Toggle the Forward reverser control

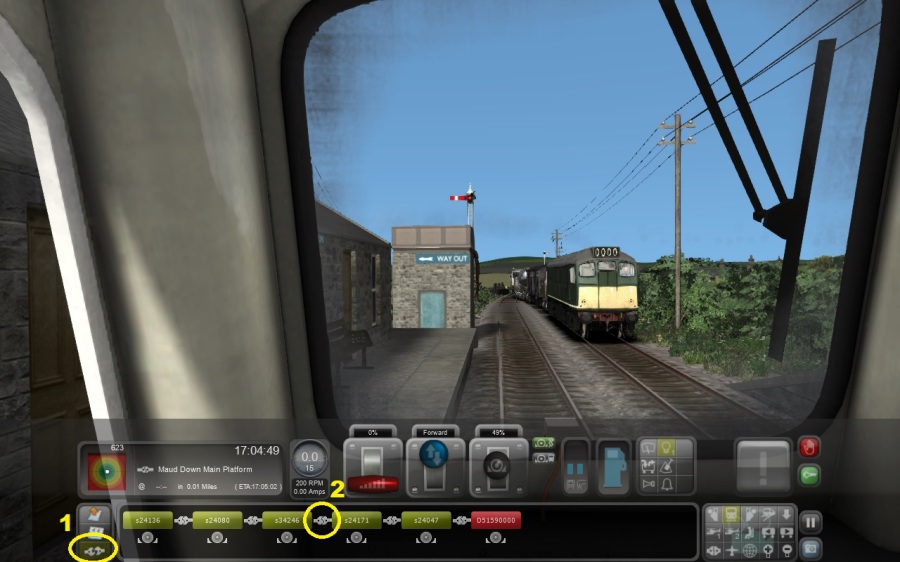pyautogui.click(x=435, y=466)
